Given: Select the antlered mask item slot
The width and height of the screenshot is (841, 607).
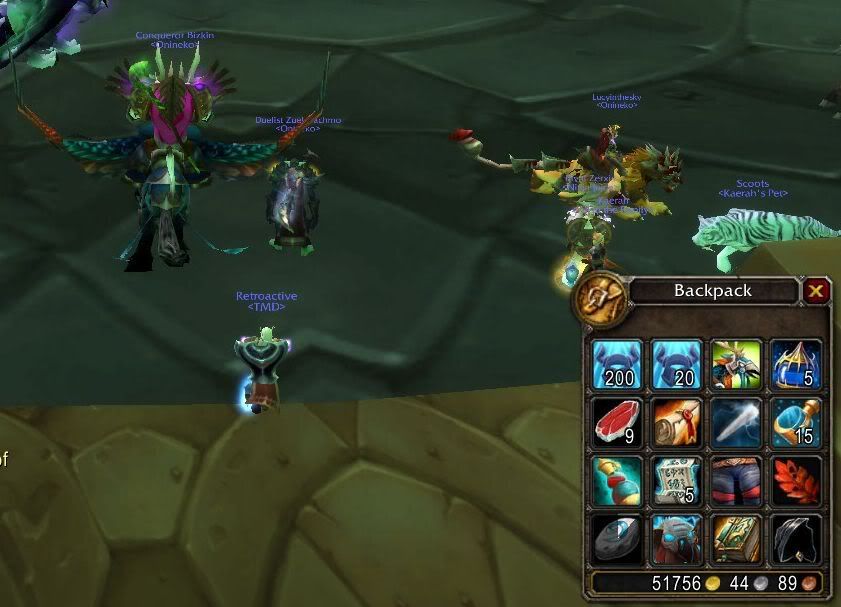Looking at the screenshot, I should (x=736, y=364).
